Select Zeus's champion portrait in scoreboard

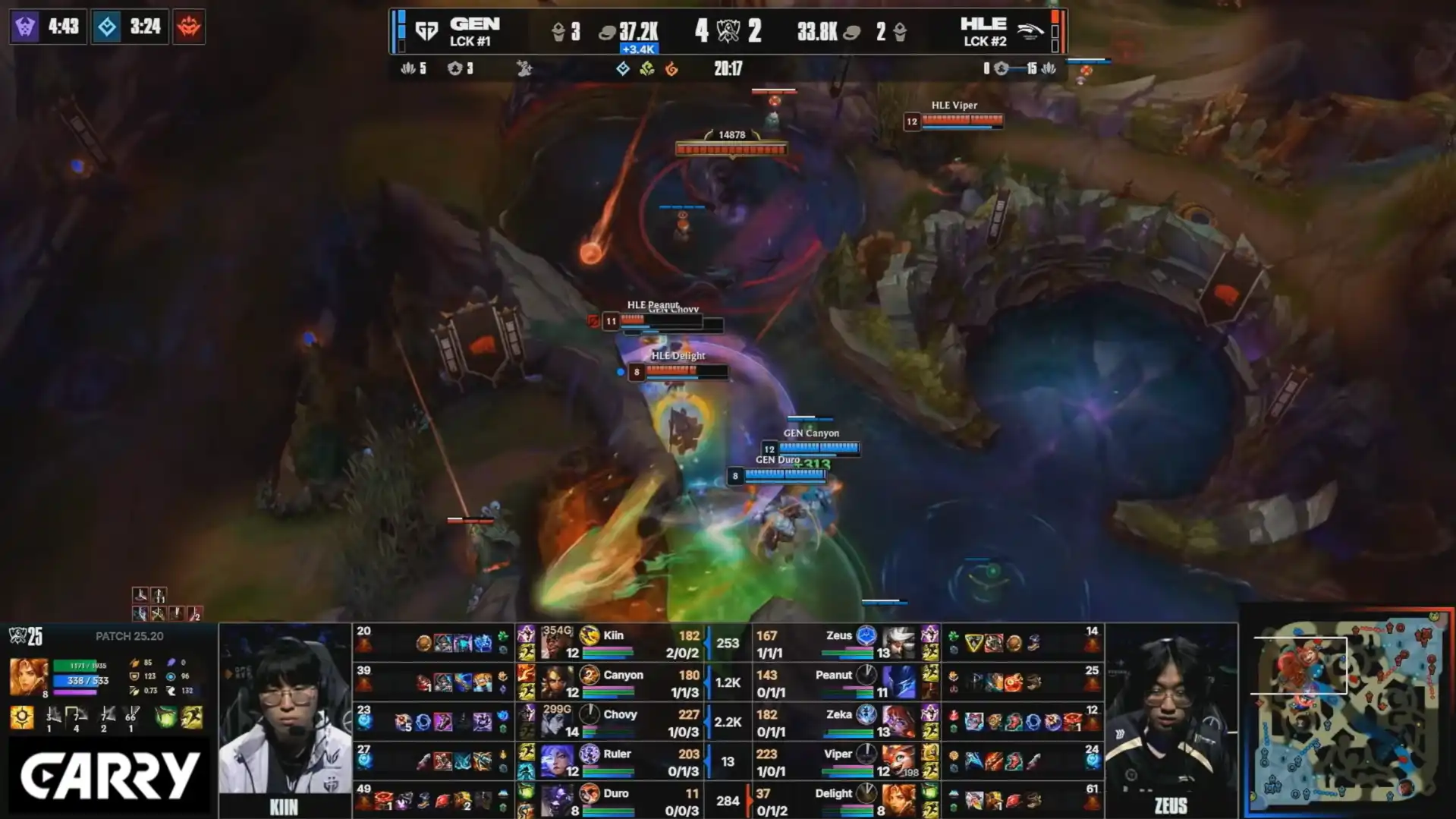point(898,643)
